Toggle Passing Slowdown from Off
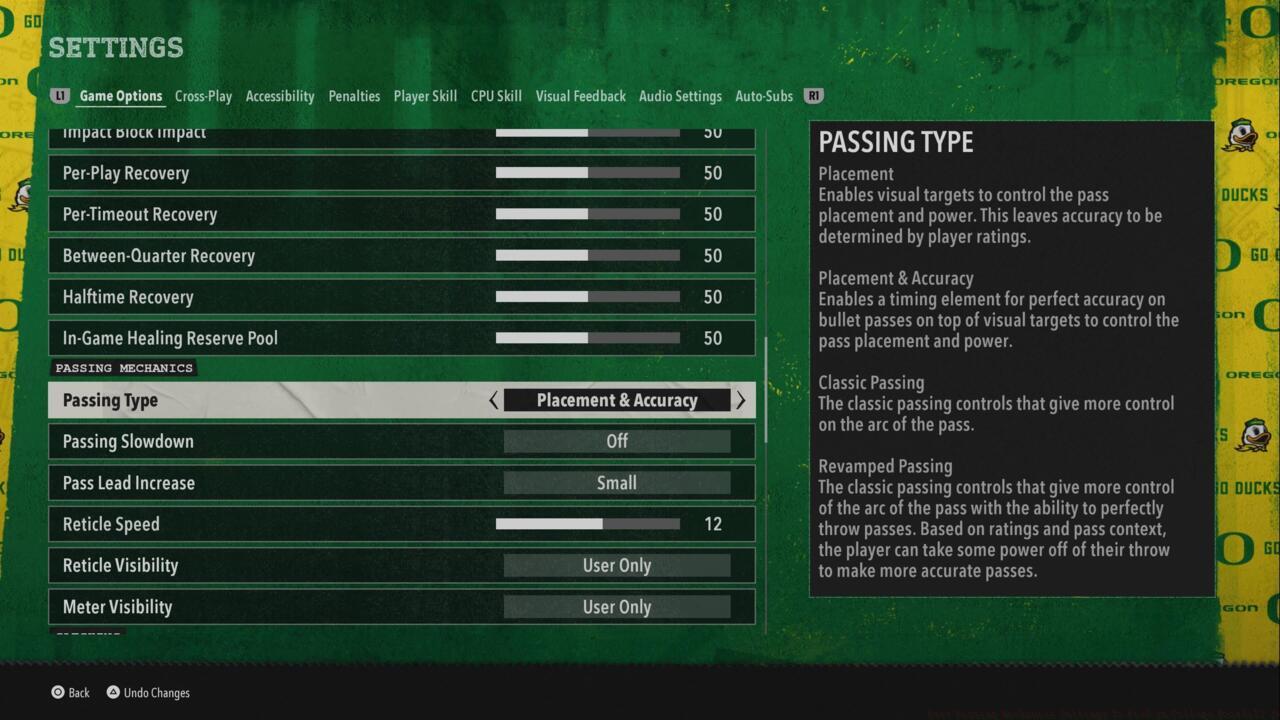 pyautogui.click(x=617, y=441)
